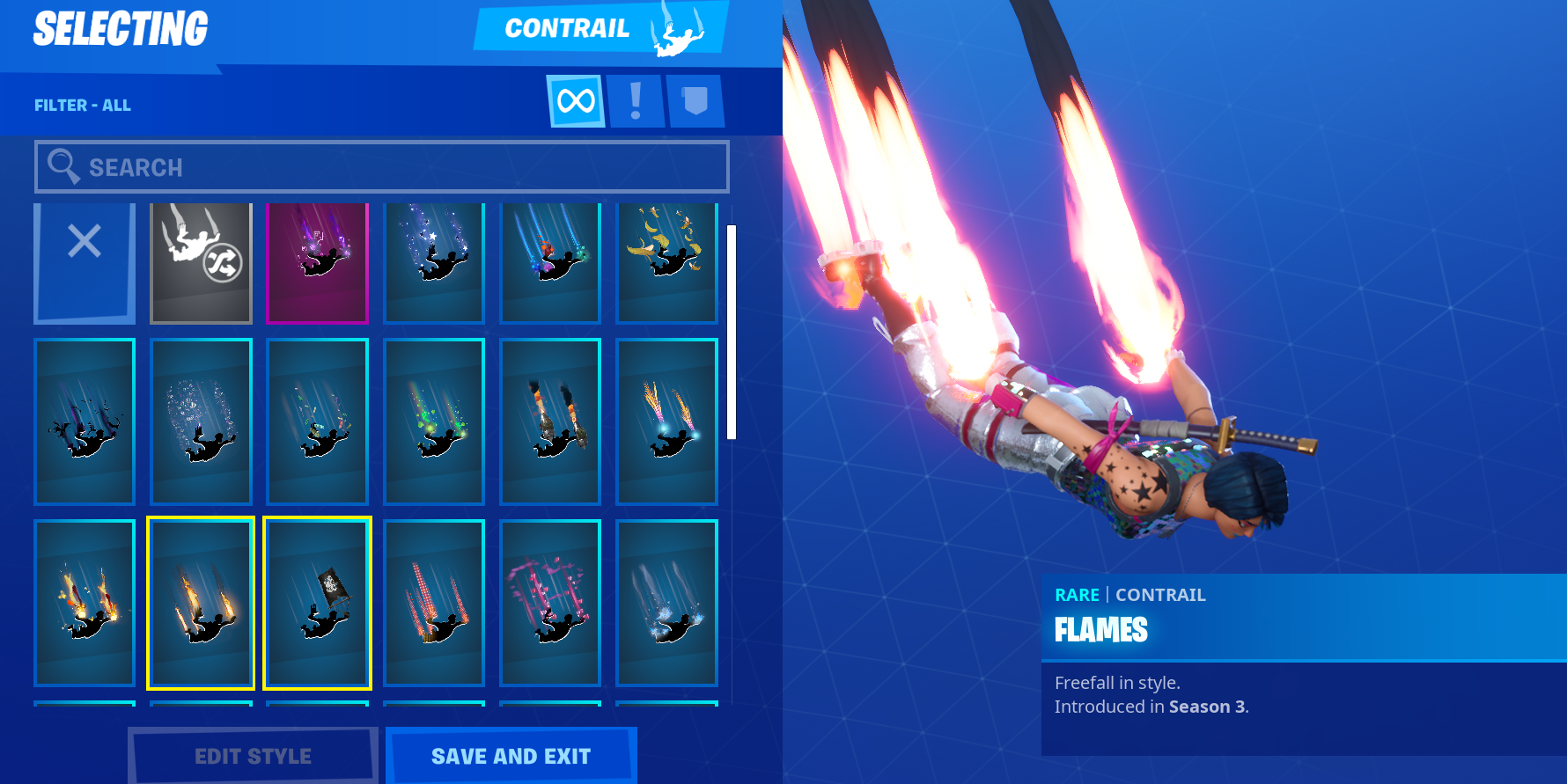This screenshot has width=1567, height=784.
Task: Select the red dotted streaks contrail
Action: 434,603
